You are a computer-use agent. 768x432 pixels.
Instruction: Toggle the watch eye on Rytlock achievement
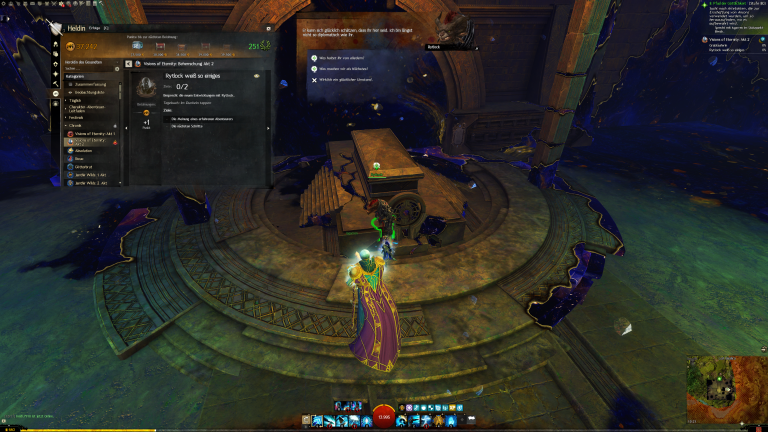click(x=257, y=76)
